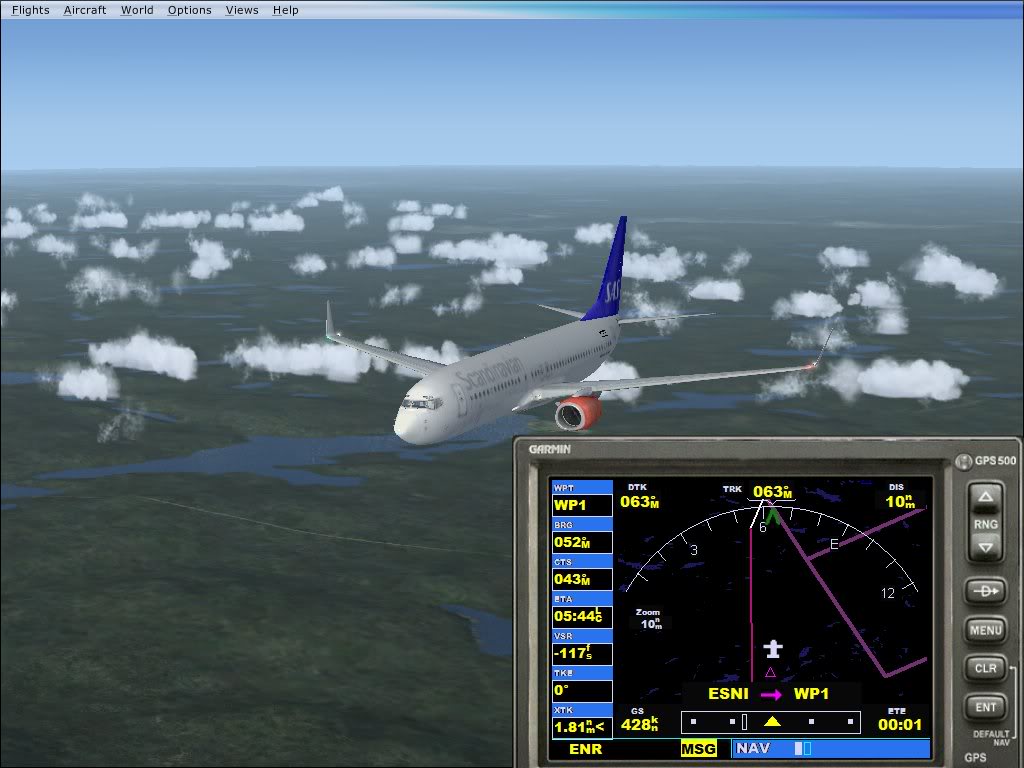
Task: Toggle the GPS 500 power knob
Action: coord(963,461)
